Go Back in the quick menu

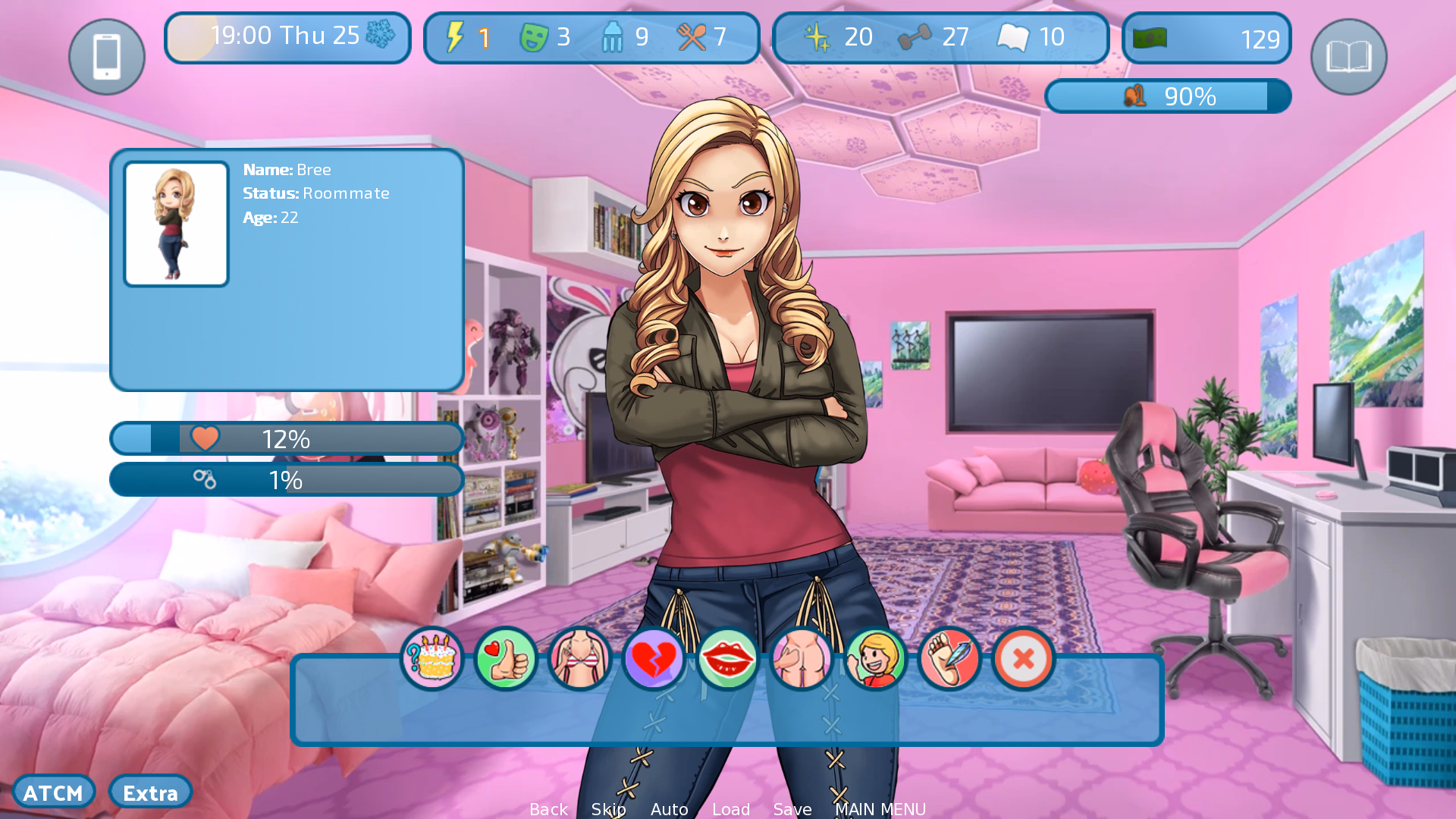click(548, 809)
